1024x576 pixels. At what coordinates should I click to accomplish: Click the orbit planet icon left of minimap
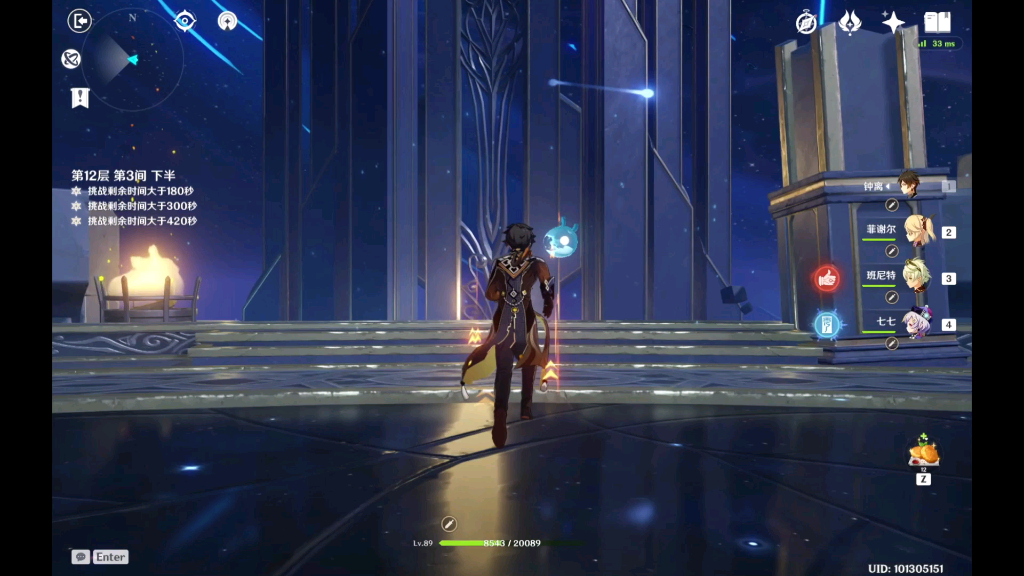click(71, 60)
